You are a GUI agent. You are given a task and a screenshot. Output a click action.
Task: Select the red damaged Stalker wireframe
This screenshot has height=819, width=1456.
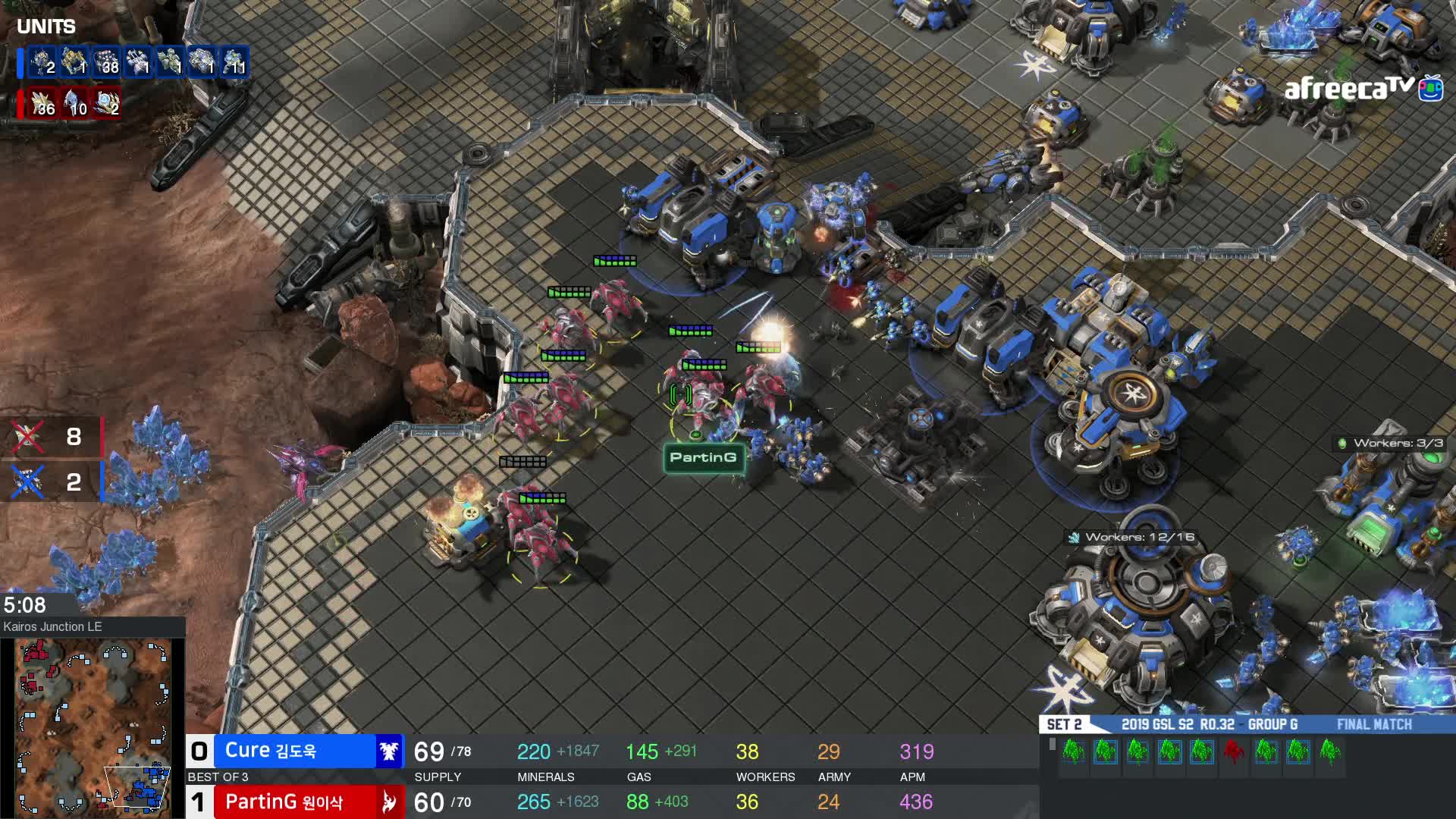pos(1233,752)
